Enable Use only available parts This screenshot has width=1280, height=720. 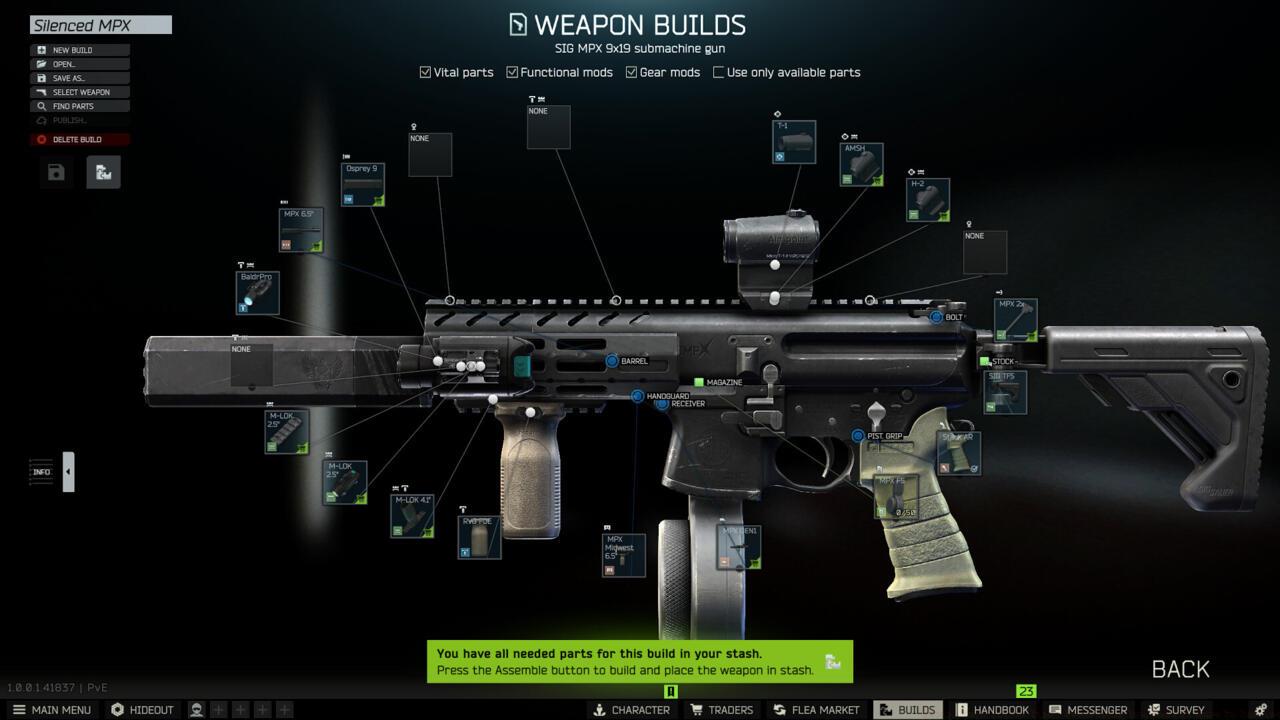click(x=718, y=71)
